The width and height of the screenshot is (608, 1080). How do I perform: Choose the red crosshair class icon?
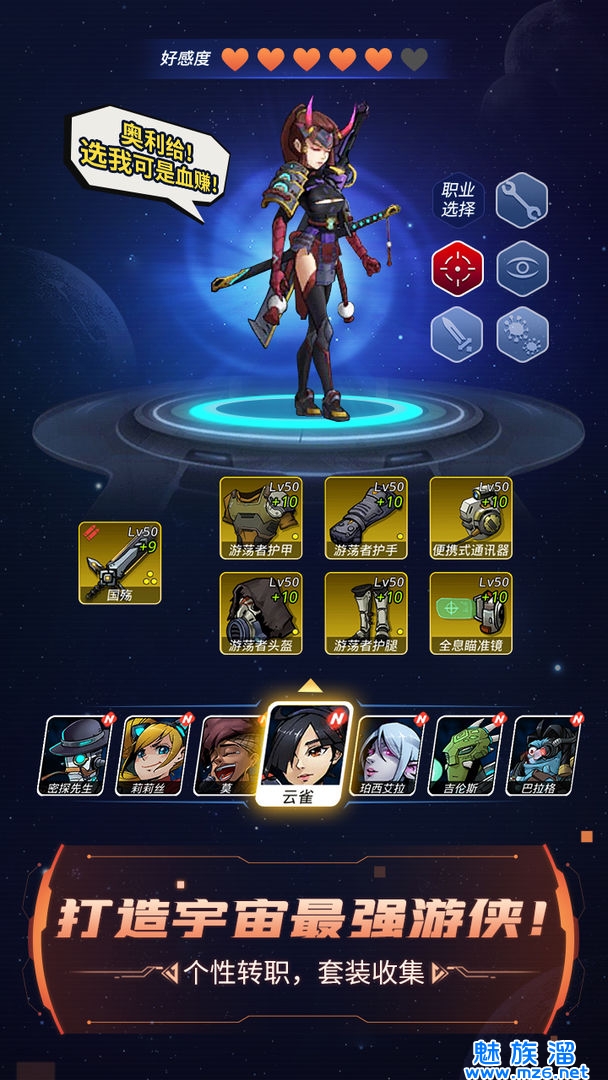(x=458, y=268)
